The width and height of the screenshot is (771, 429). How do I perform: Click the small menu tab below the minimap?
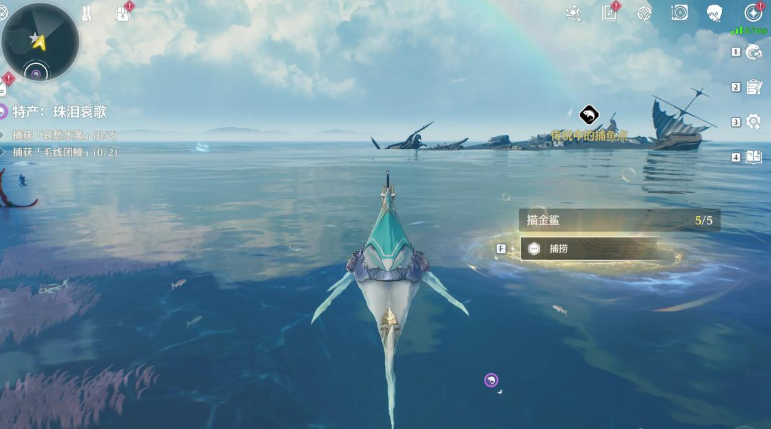coord(3,90)
